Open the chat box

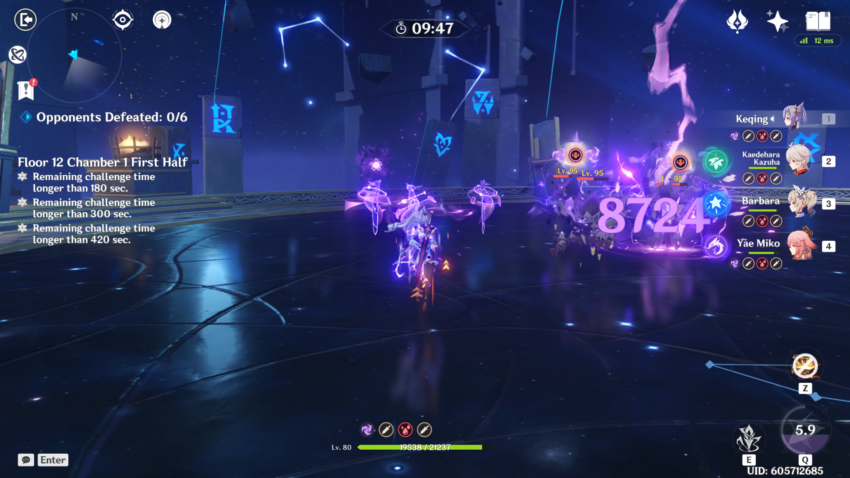27,460
